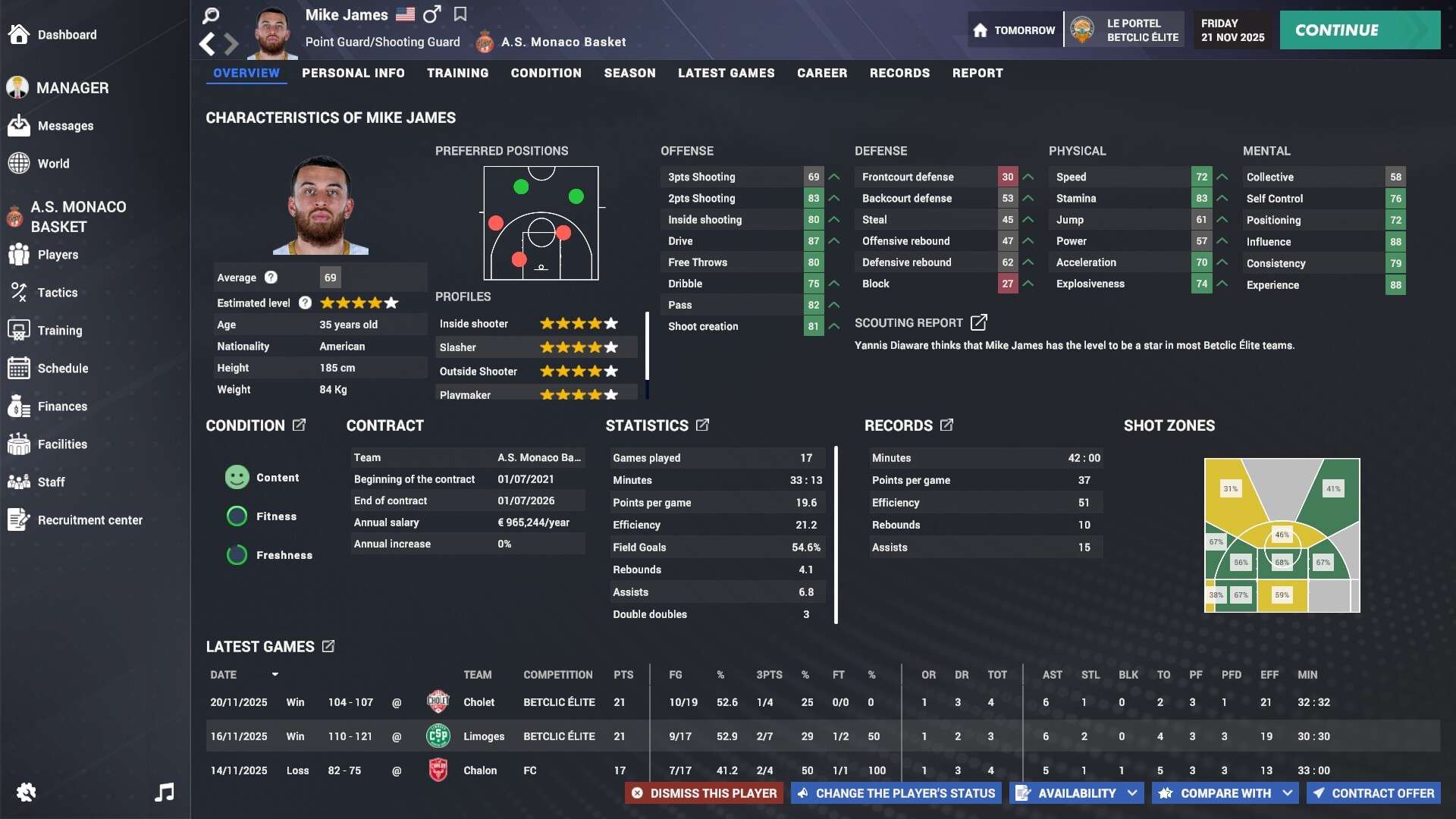Click the music note icon
The image size is (1456, 819).
164,792
